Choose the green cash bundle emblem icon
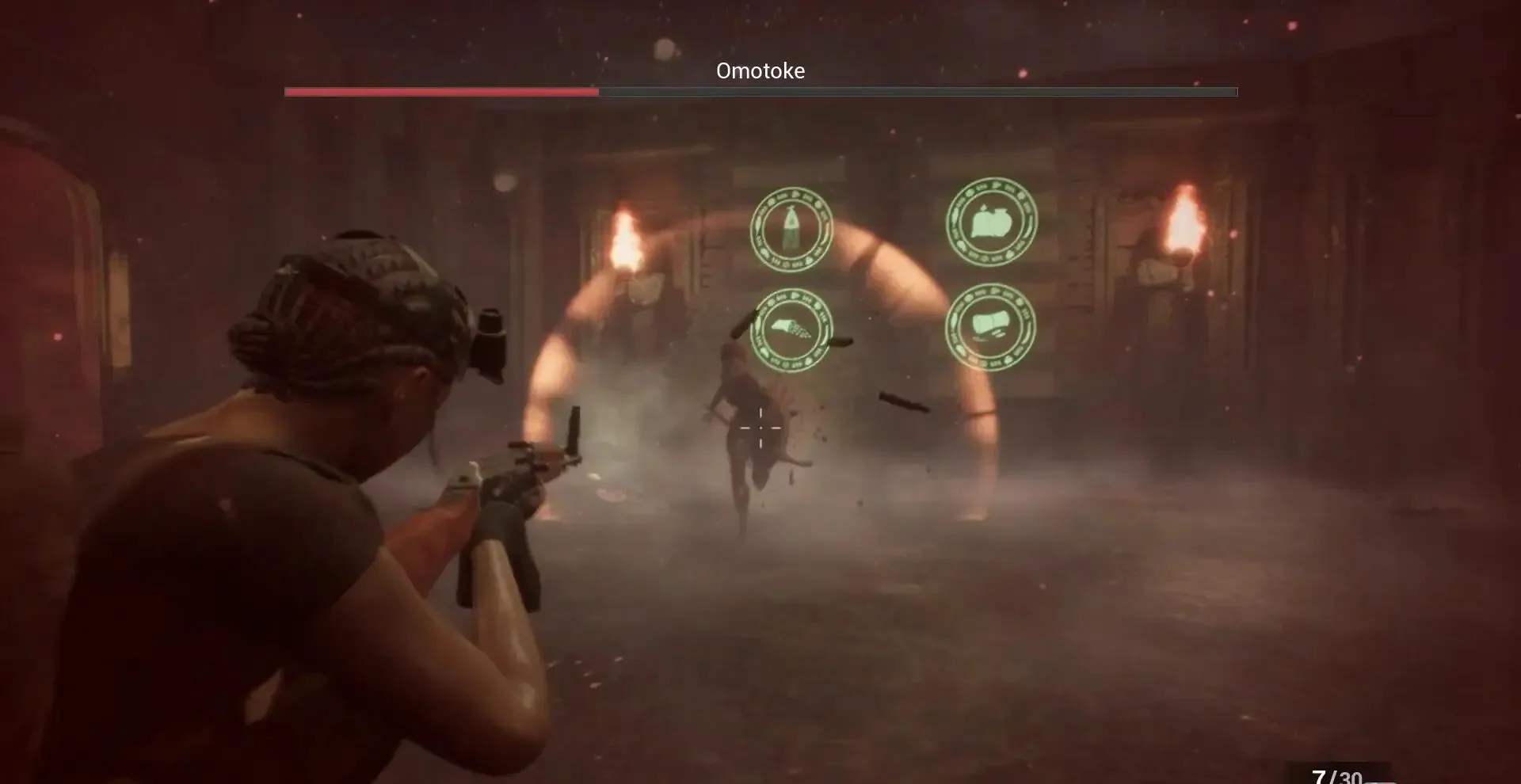This screenshot has width=1521, height=784. pyautogui.click(x=990, y=326)
